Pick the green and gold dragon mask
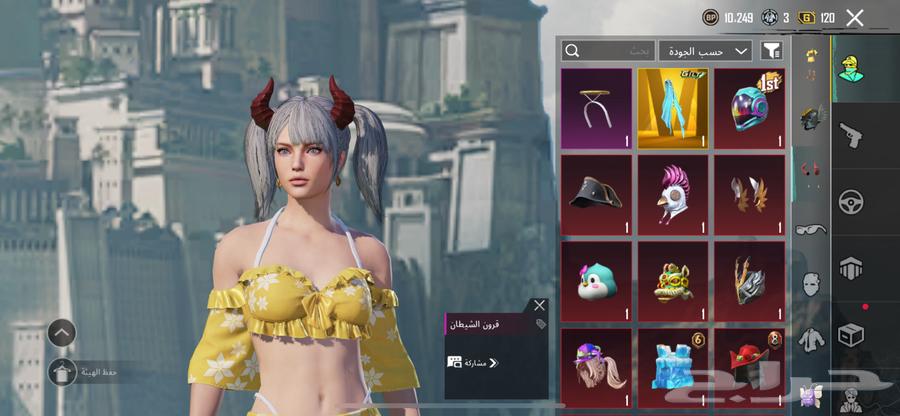900x416 pixels. (x=672, y=281)
